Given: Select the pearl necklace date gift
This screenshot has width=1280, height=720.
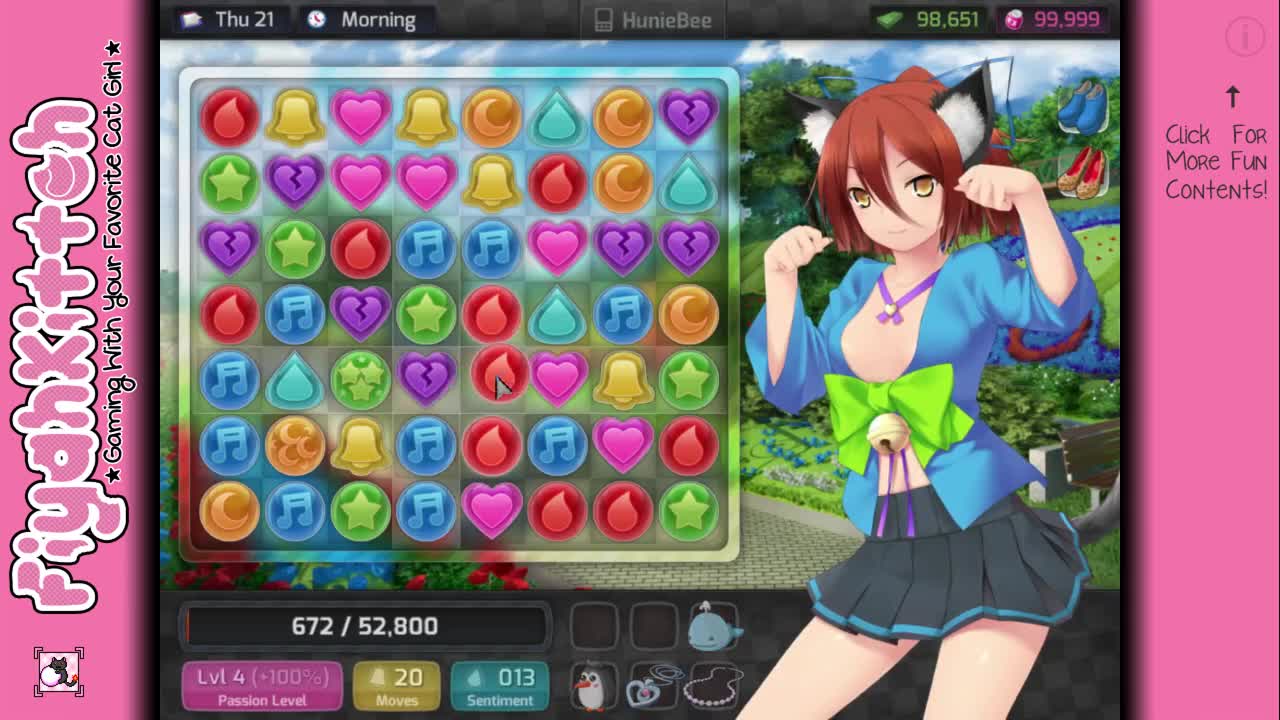Looking at the screenshot, I should pos(715,686).
